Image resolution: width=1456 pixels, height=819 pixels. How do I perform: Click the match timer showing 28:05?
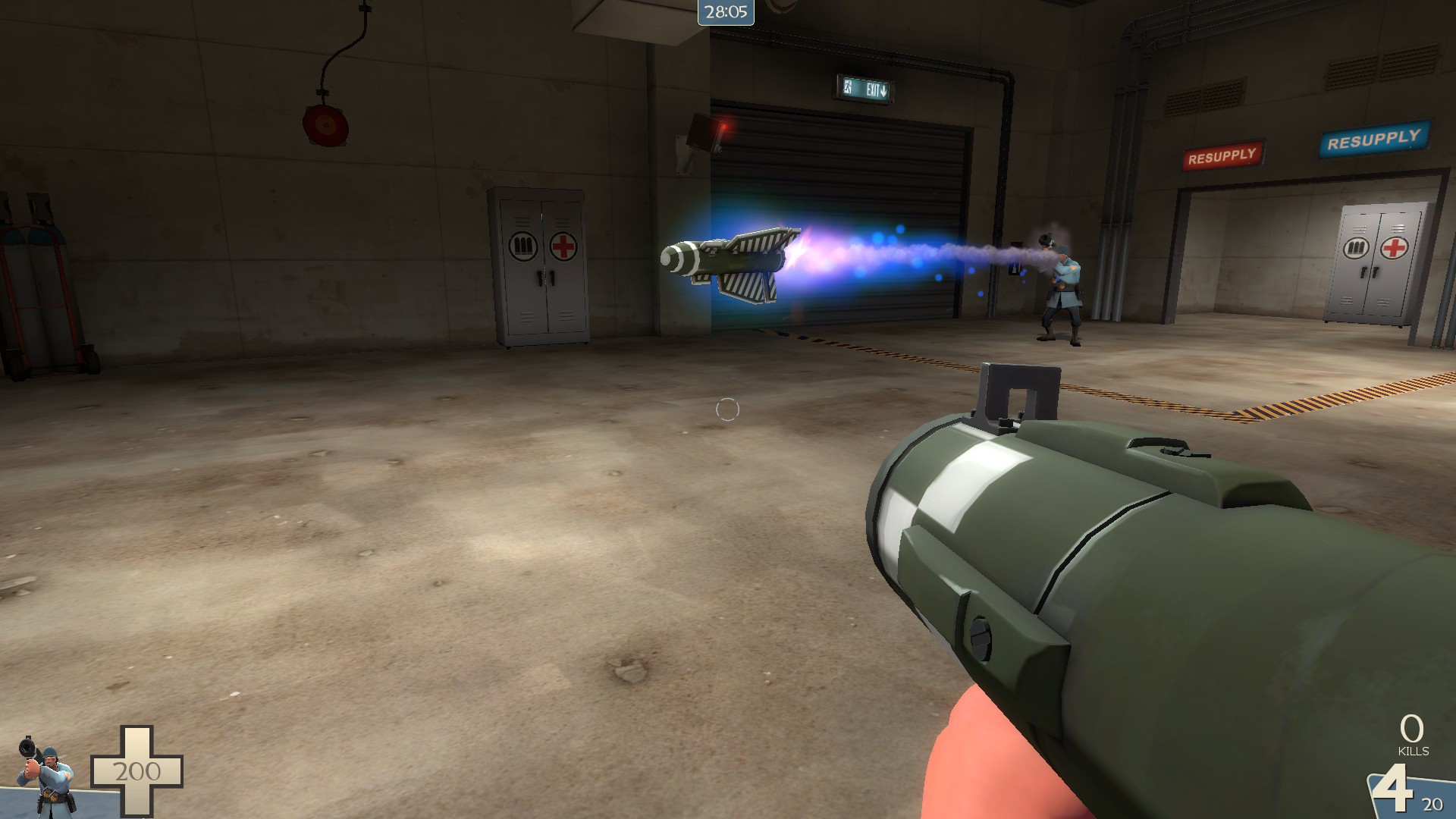click(724, 11)
